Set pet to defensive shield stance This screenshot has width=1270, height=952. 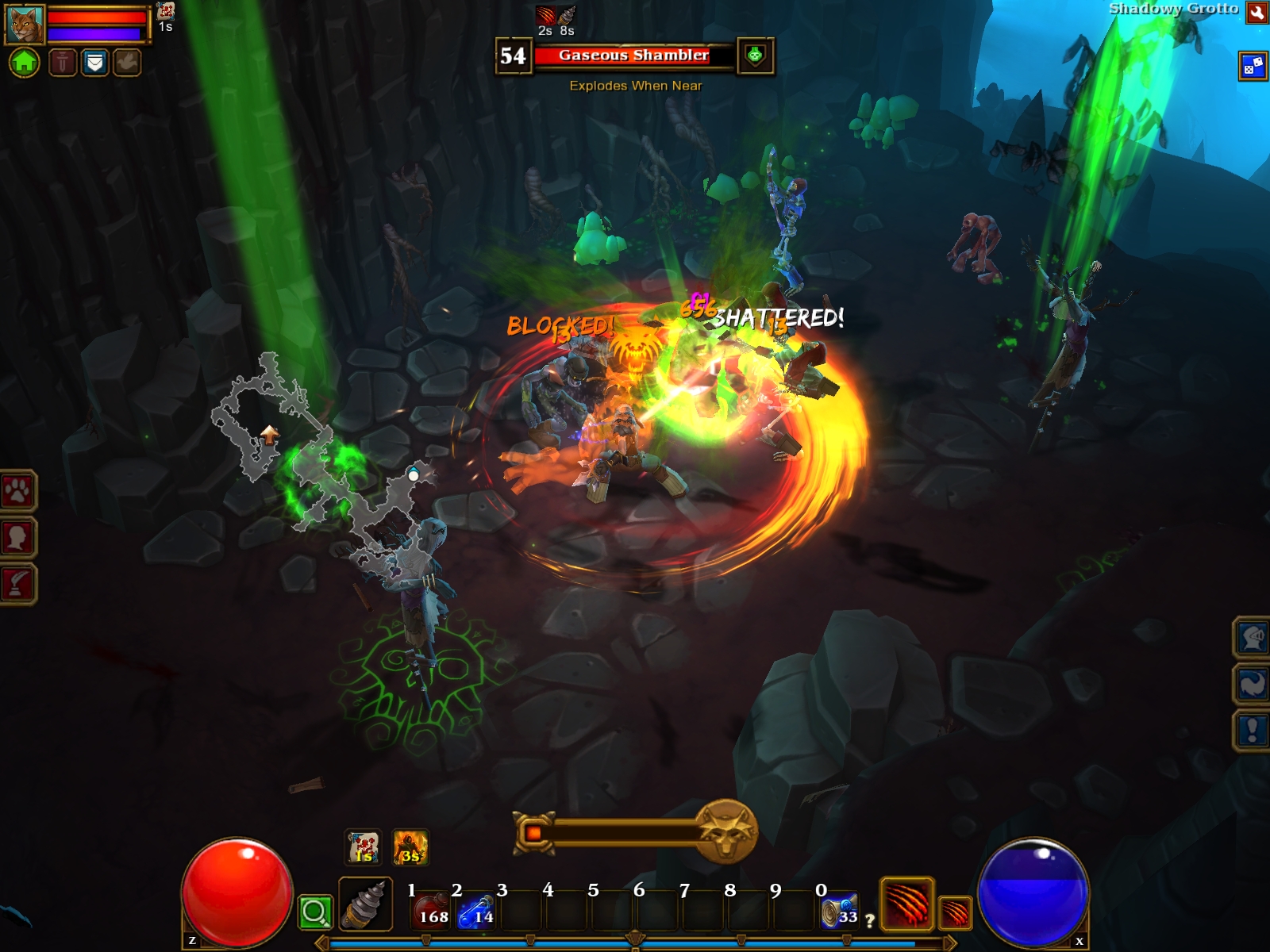[x=94, y=62]
